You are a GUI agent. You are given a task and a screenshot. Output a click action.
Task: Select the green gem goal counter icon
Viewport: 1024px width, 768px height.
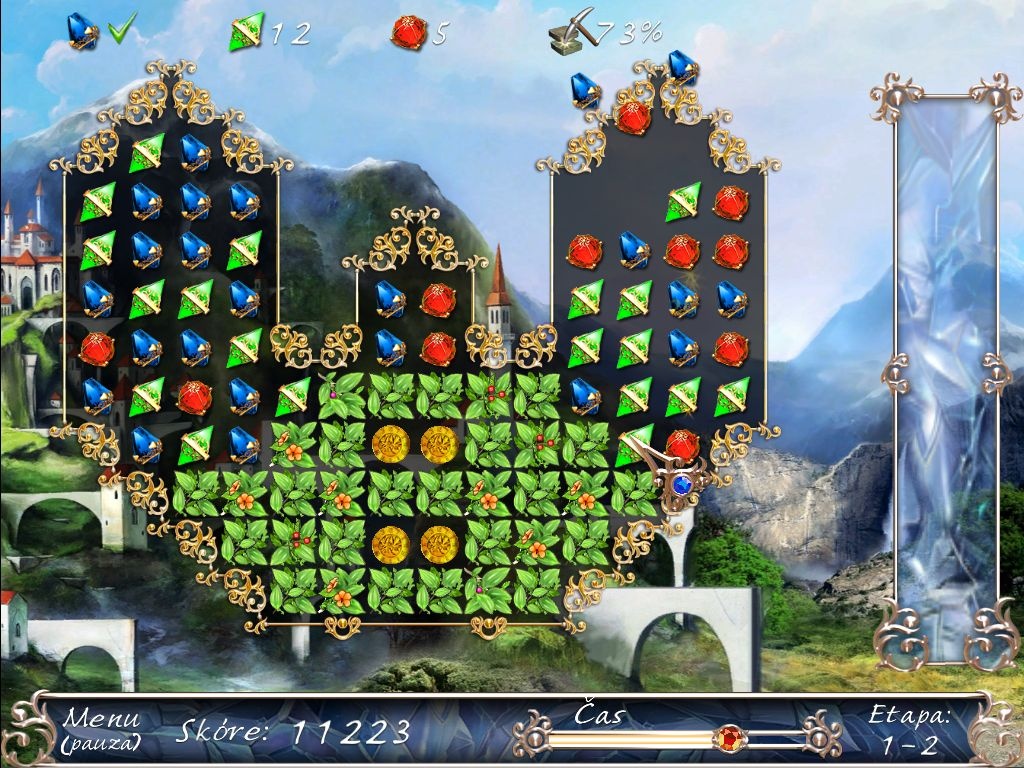coord(245,31)
